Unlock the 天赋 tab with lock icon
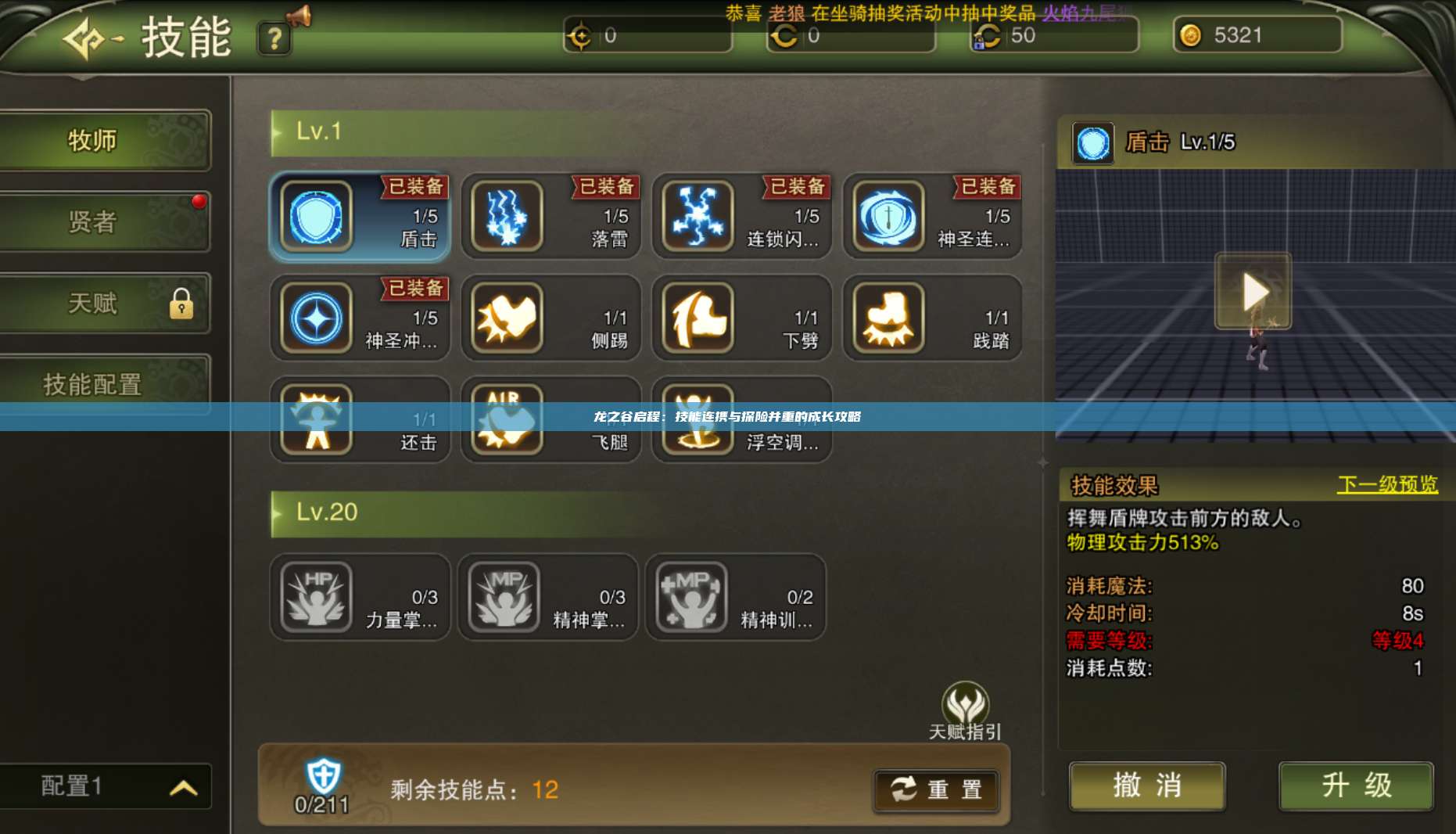This screenshot has height=834, width=1456. pyautogui.click(x=106, y=304)
